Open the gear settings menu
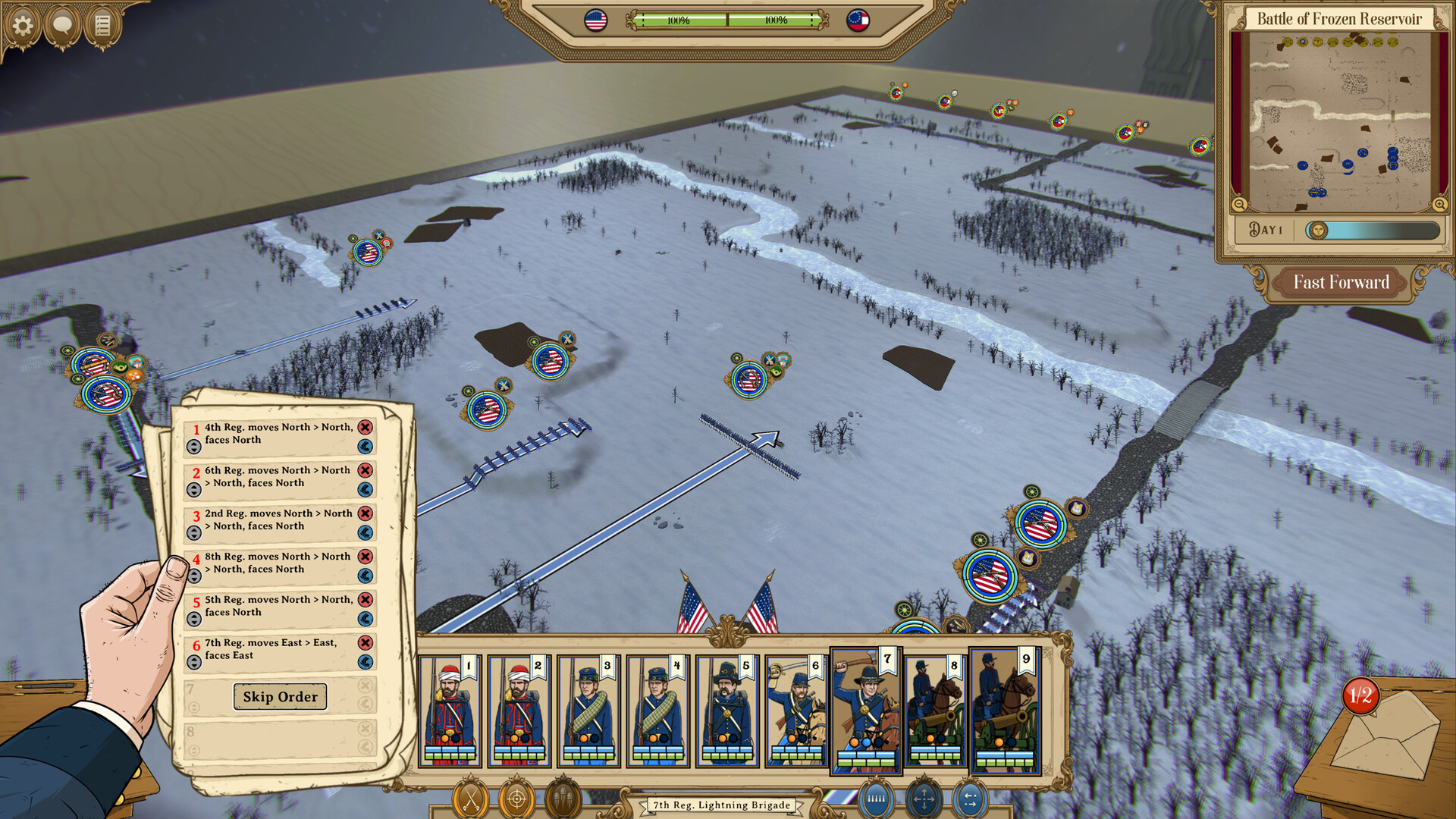Image resolution: width=1456 pixels, height=819 pixels. [x=23, y=26]
